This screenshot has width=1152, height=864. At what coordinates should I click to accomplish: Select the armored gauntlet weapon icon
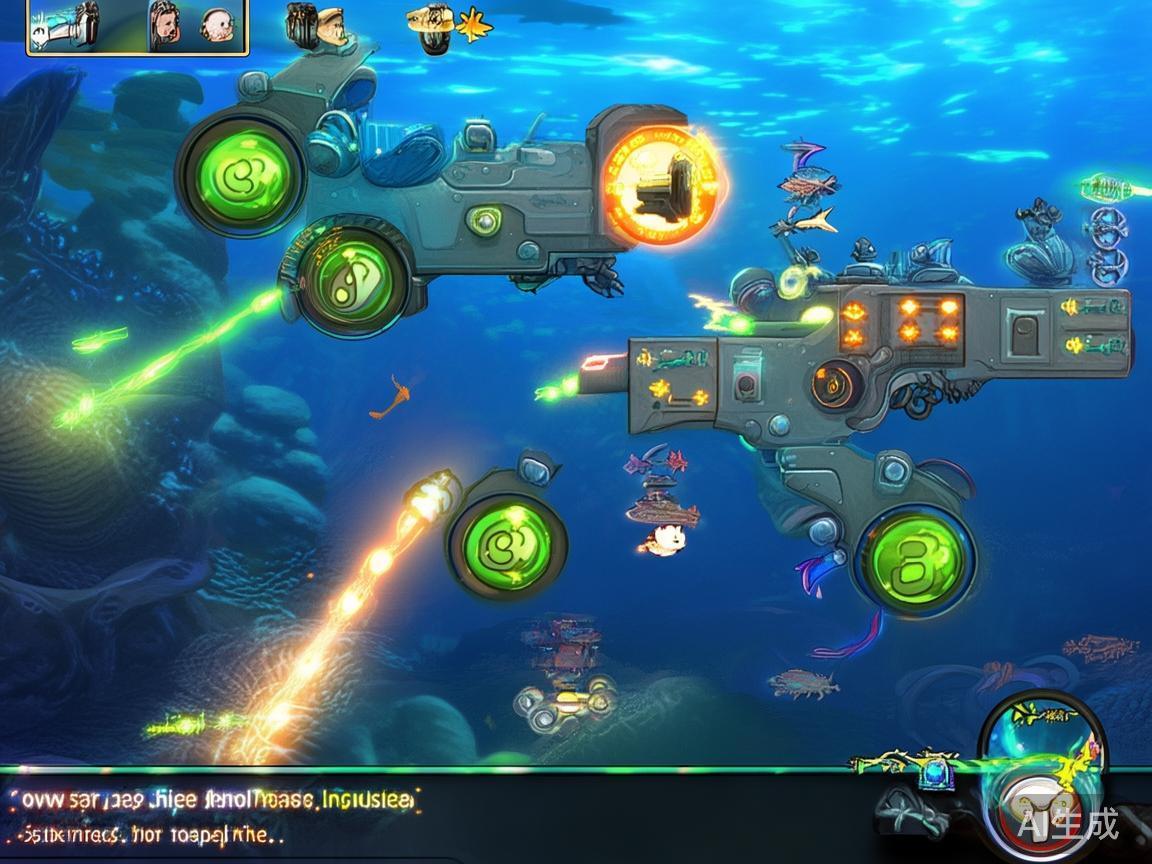point(66,26)
